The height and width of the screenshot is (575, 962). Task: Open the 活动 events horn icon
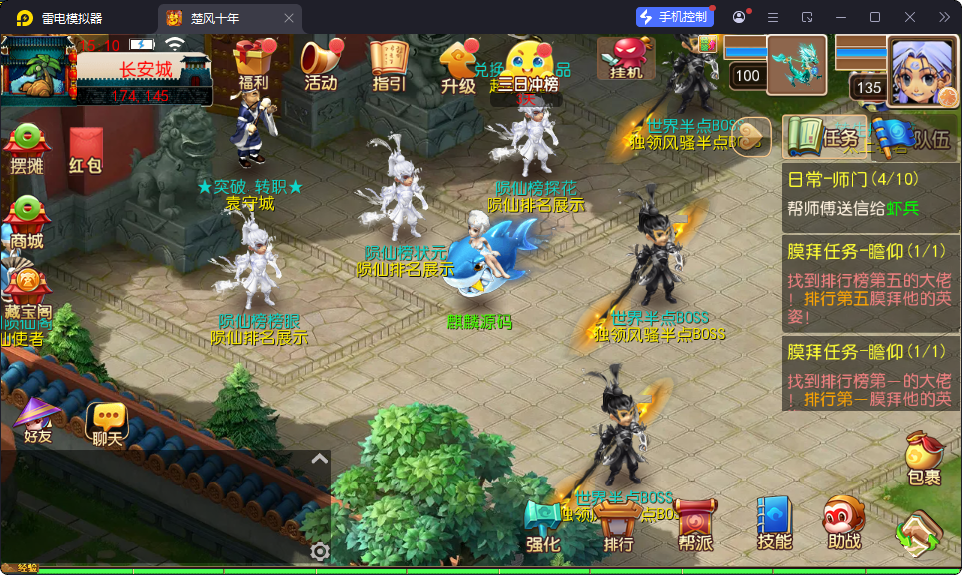click(320, 64)
